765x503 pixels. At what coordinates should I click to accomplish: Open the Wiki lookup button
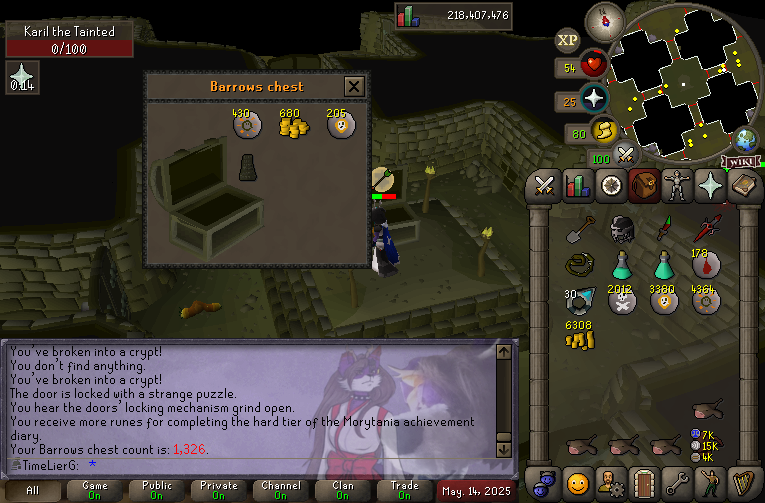[x=741, y=161]
